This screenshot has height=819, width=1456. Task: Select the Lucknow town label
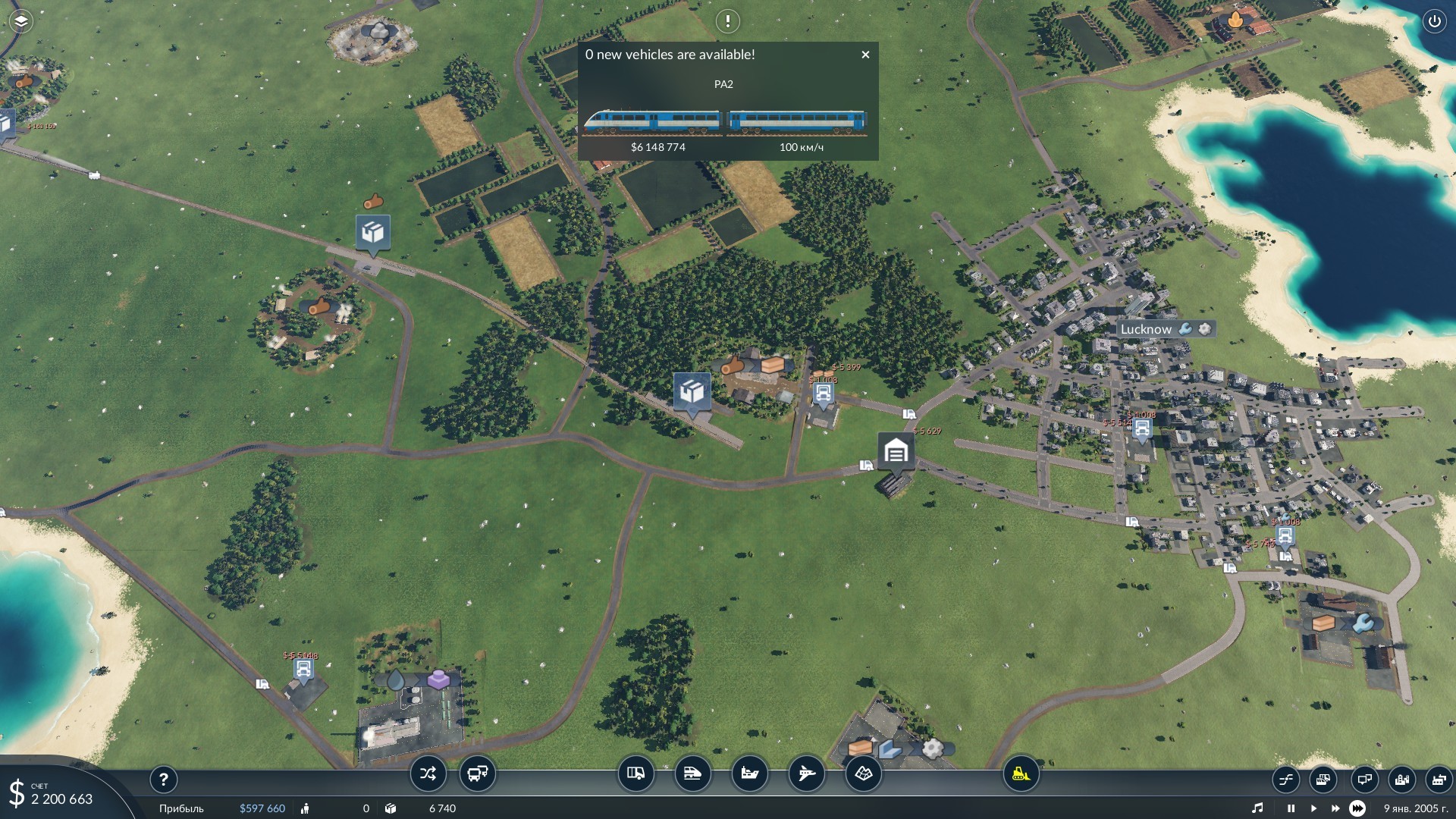pyautogui.click(x=1146, y=329)
